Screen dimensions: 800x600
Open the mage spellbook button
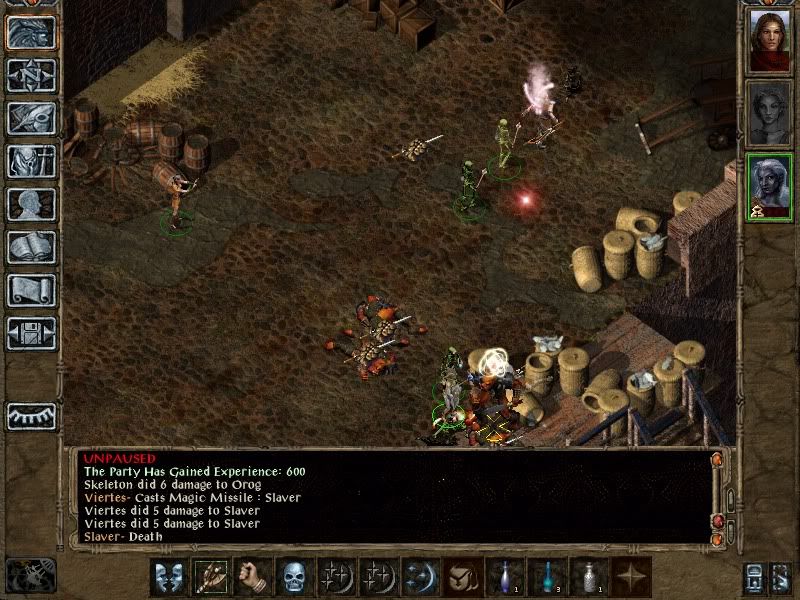(x=31, y=247)
